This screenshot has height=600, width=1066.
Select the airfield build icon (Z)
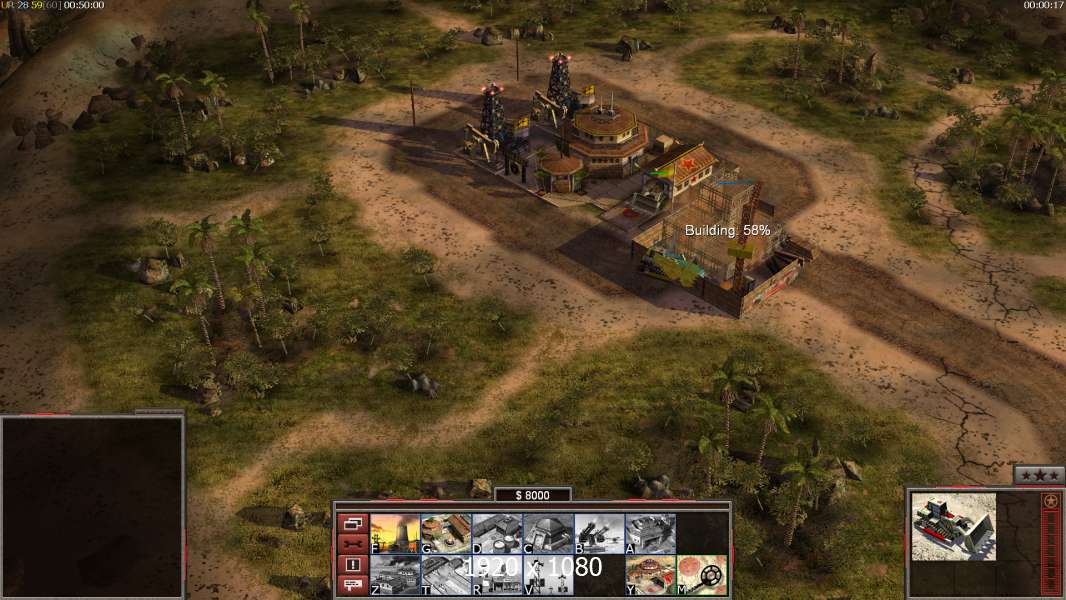395,574
